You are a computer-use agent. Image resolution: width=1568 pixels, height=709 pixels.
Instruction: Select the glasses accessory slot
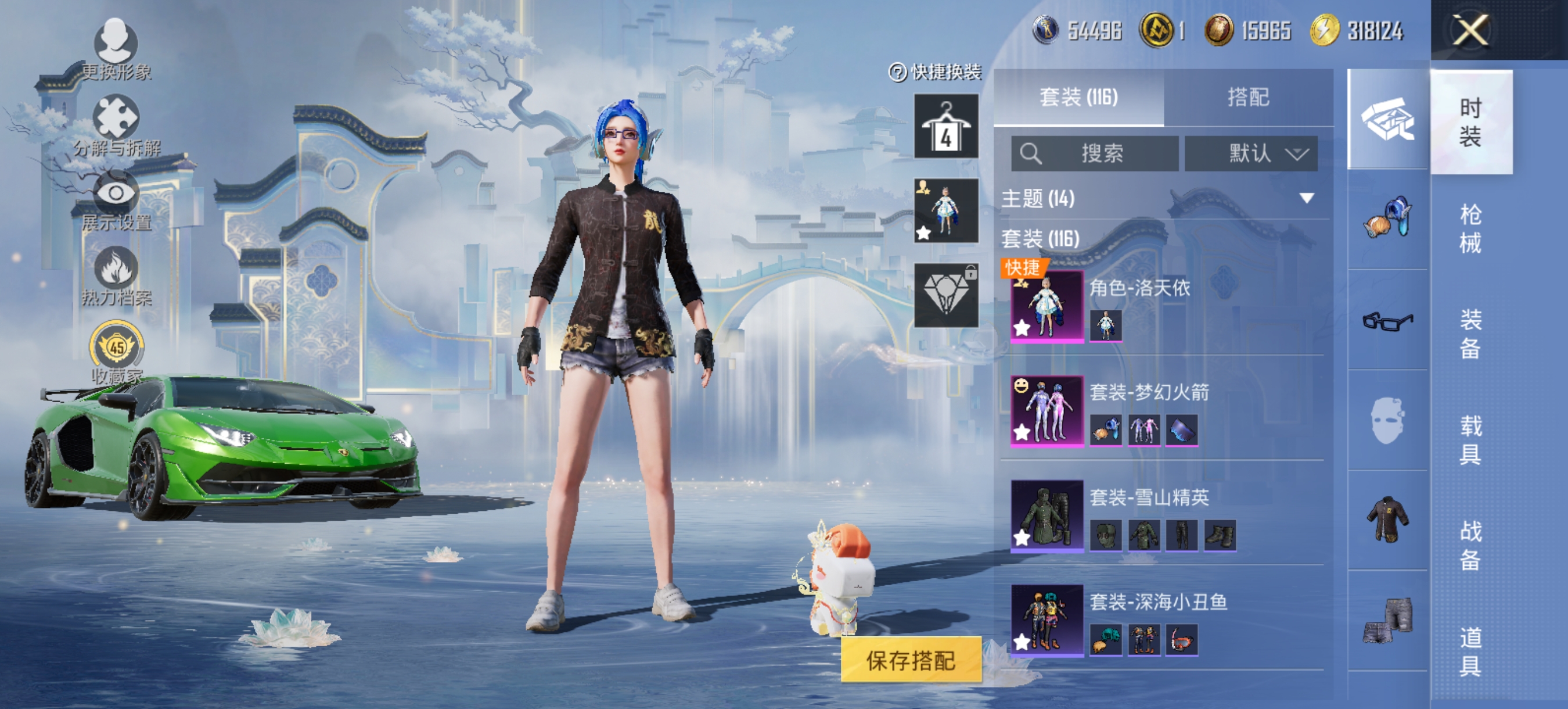click(1387, 320)
